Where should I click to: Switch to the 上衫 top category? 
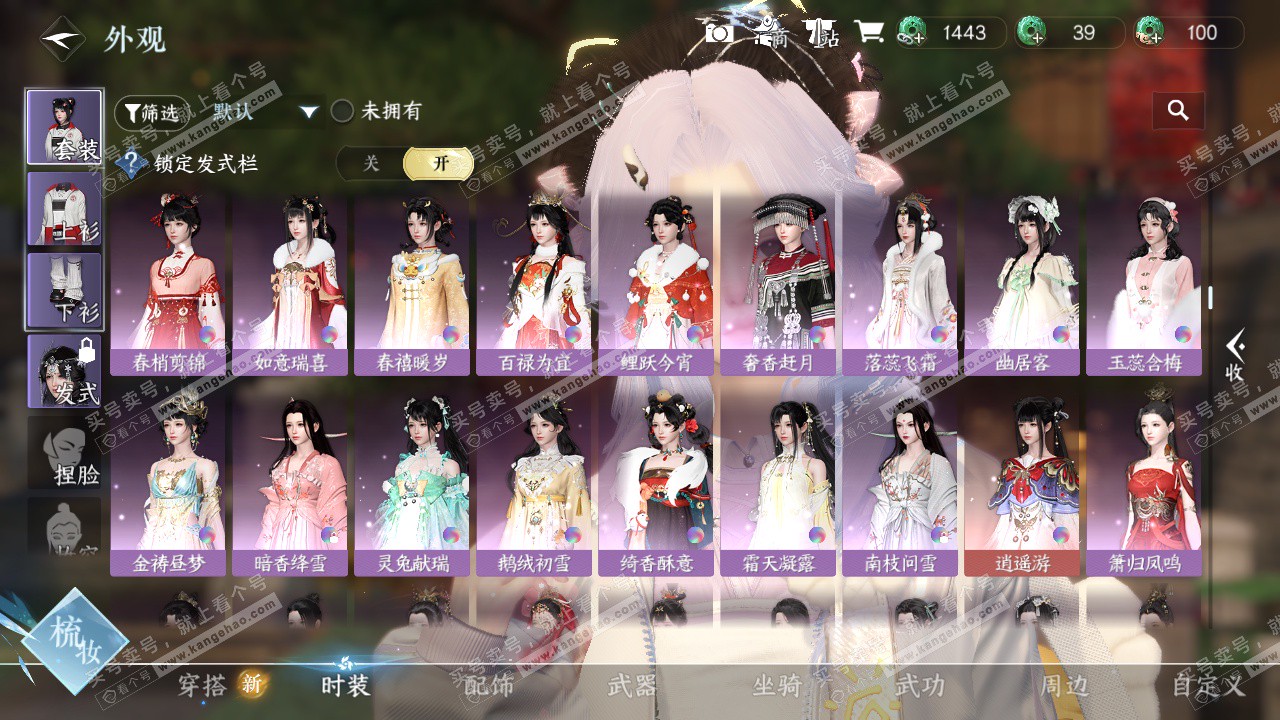[64, 209]
